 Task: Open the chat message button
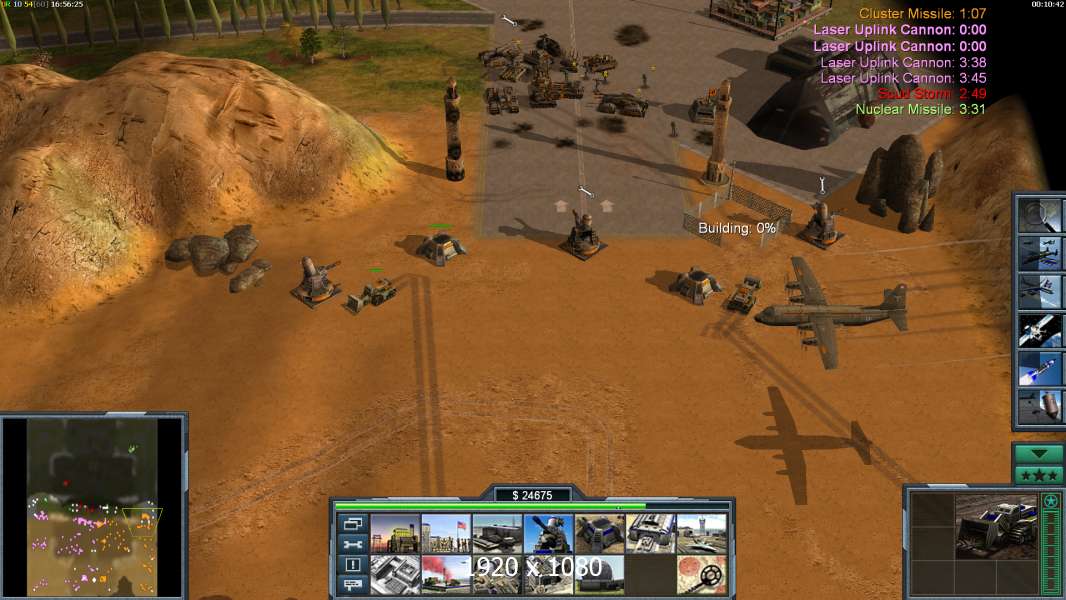pos(352,585)
